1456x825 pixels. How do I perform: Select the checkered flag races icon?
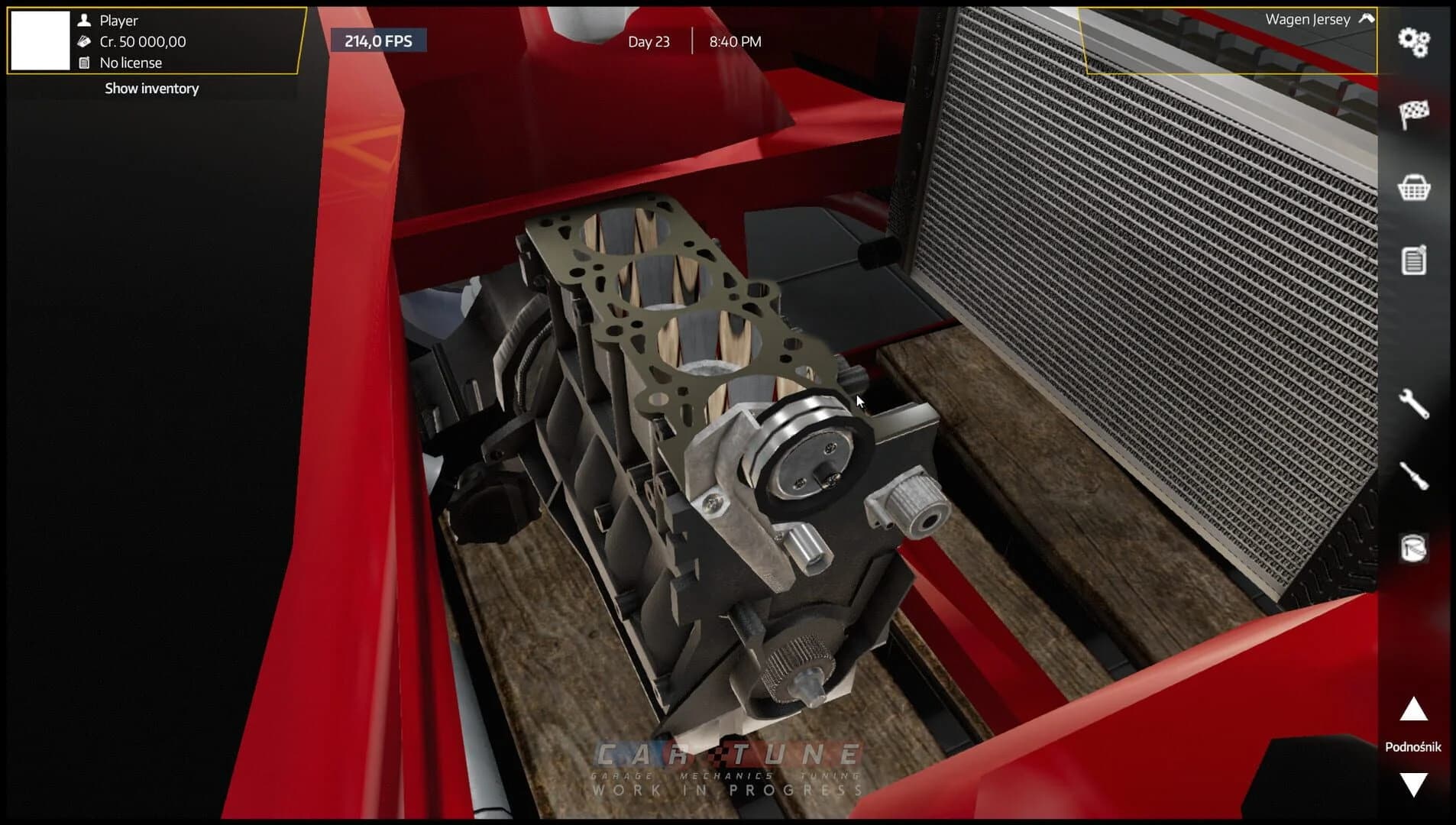point(1415,112)
